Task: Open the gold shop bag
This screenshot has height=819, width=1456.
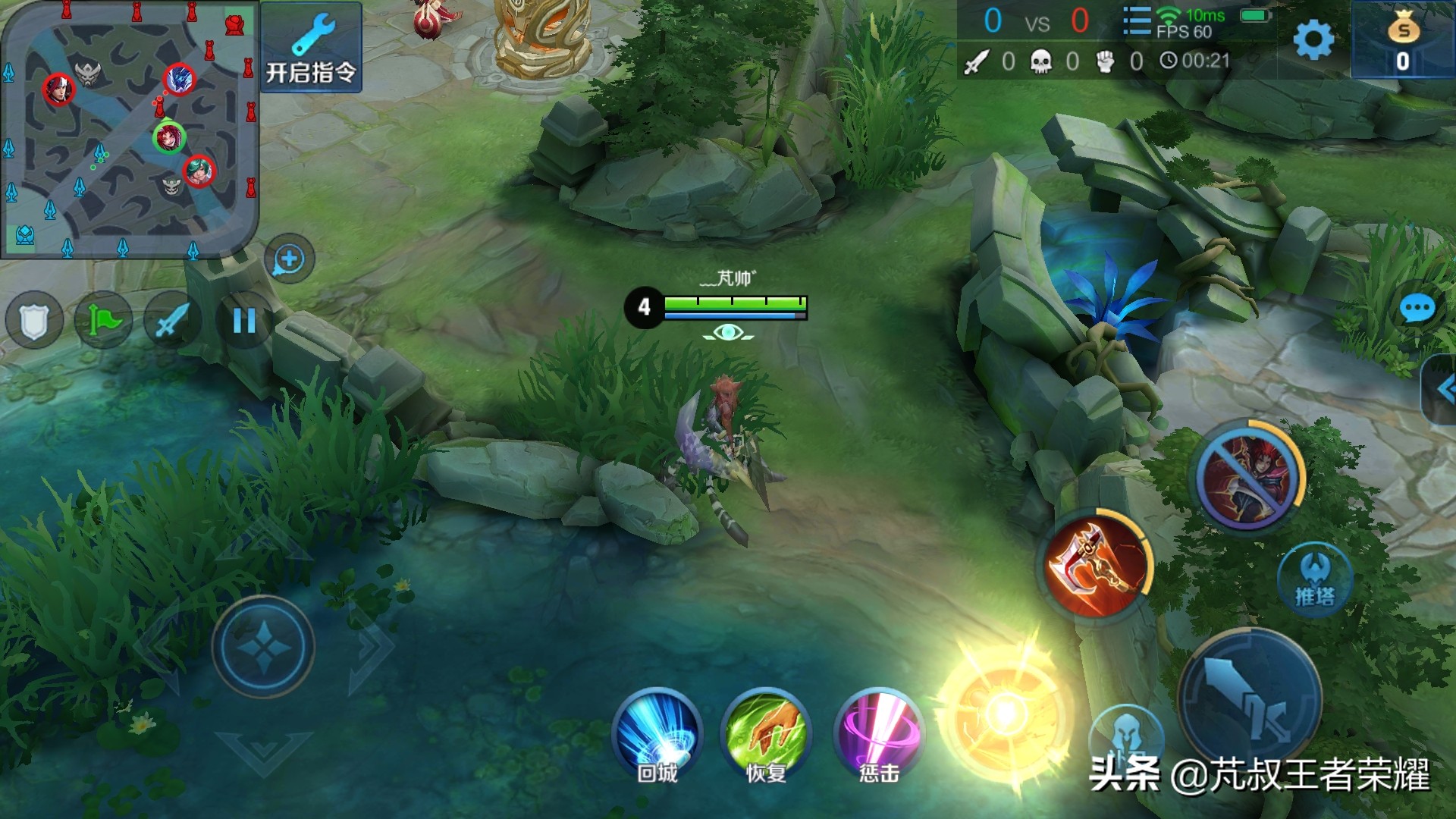Action: (1402, 39)
